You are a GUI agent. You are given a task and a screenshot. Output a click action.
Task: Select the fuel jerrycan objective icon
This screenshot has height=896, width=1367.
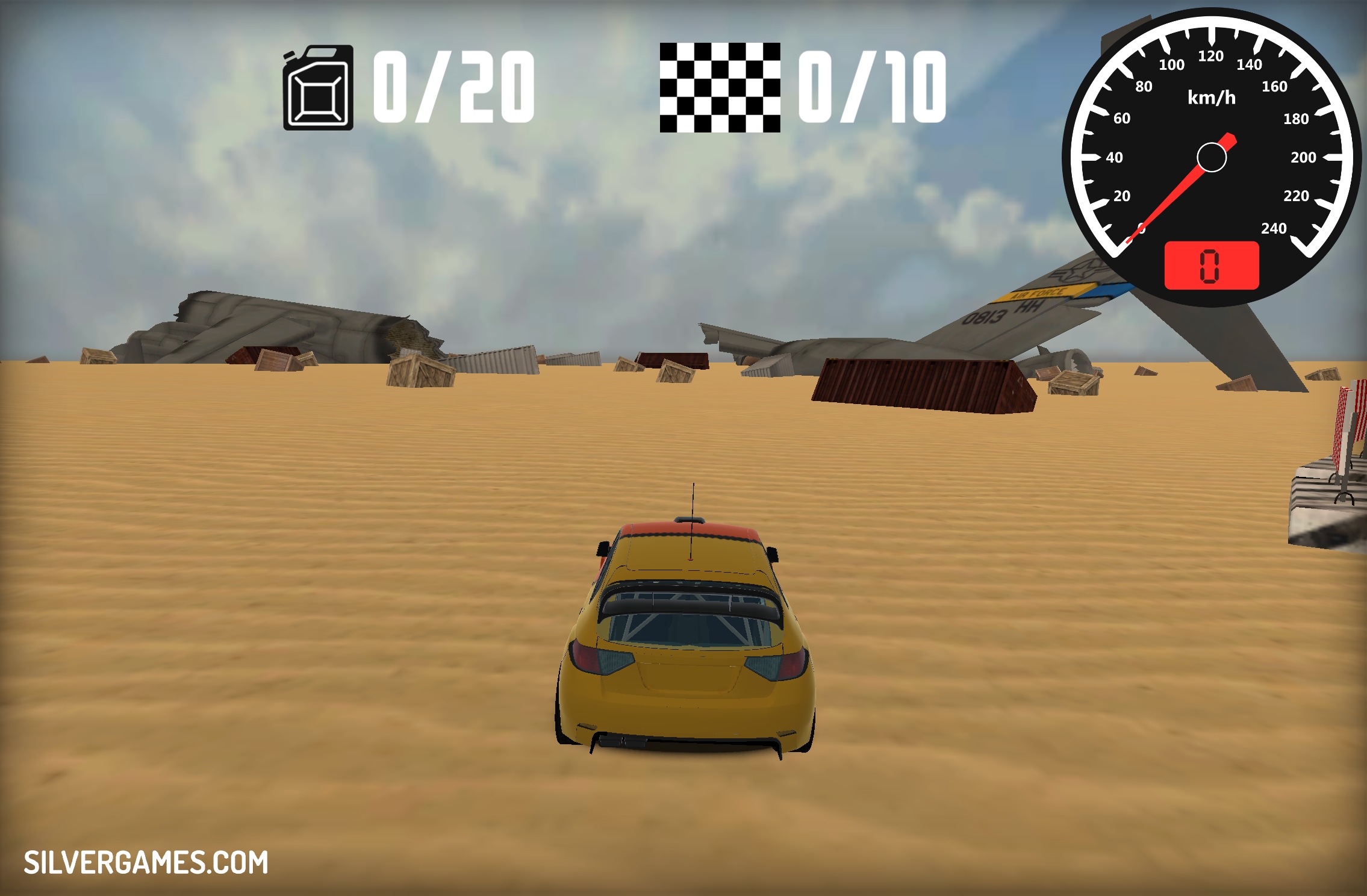(x=318, y=88)
